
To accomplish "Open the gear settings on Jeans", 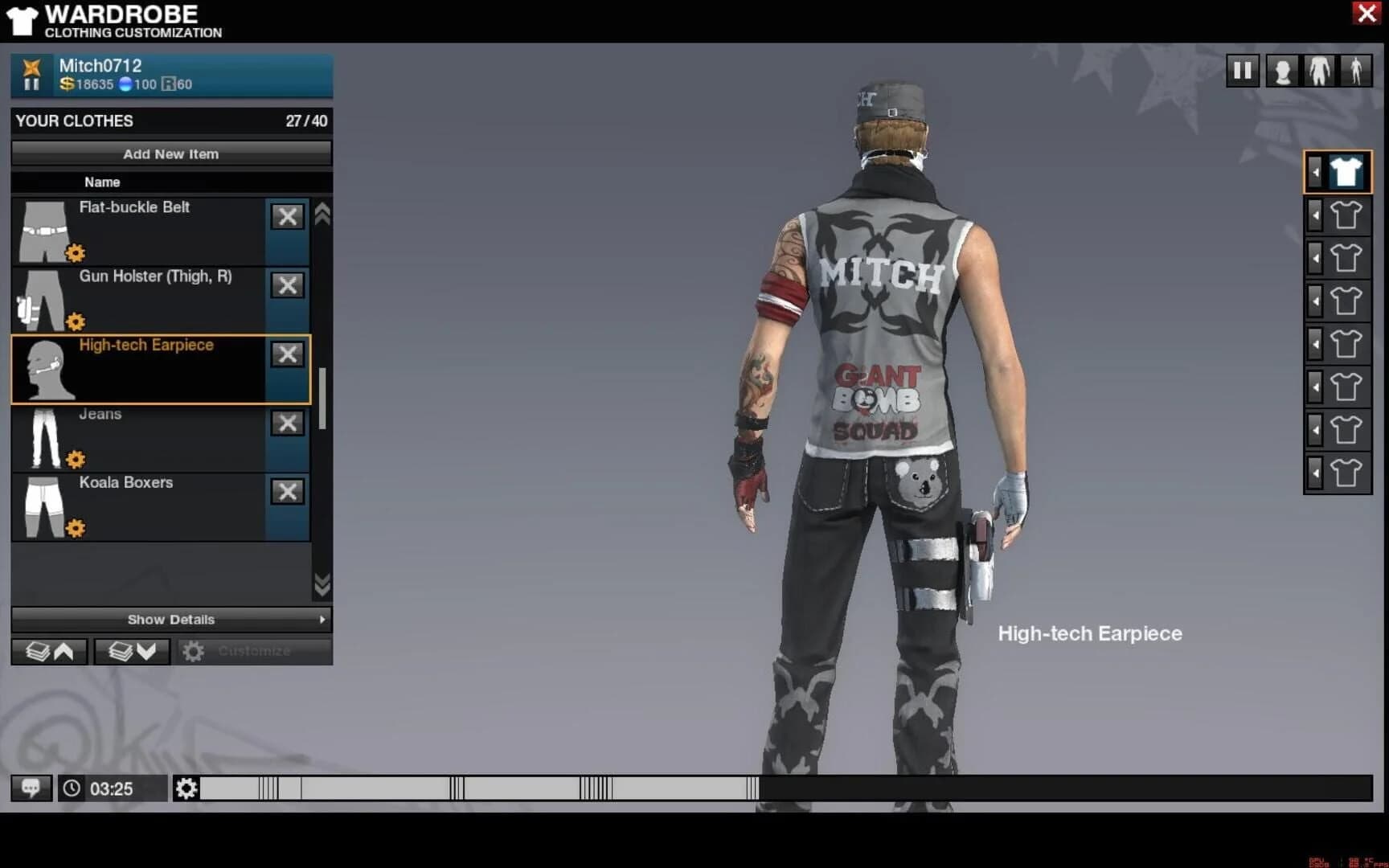I will point(75,459).
